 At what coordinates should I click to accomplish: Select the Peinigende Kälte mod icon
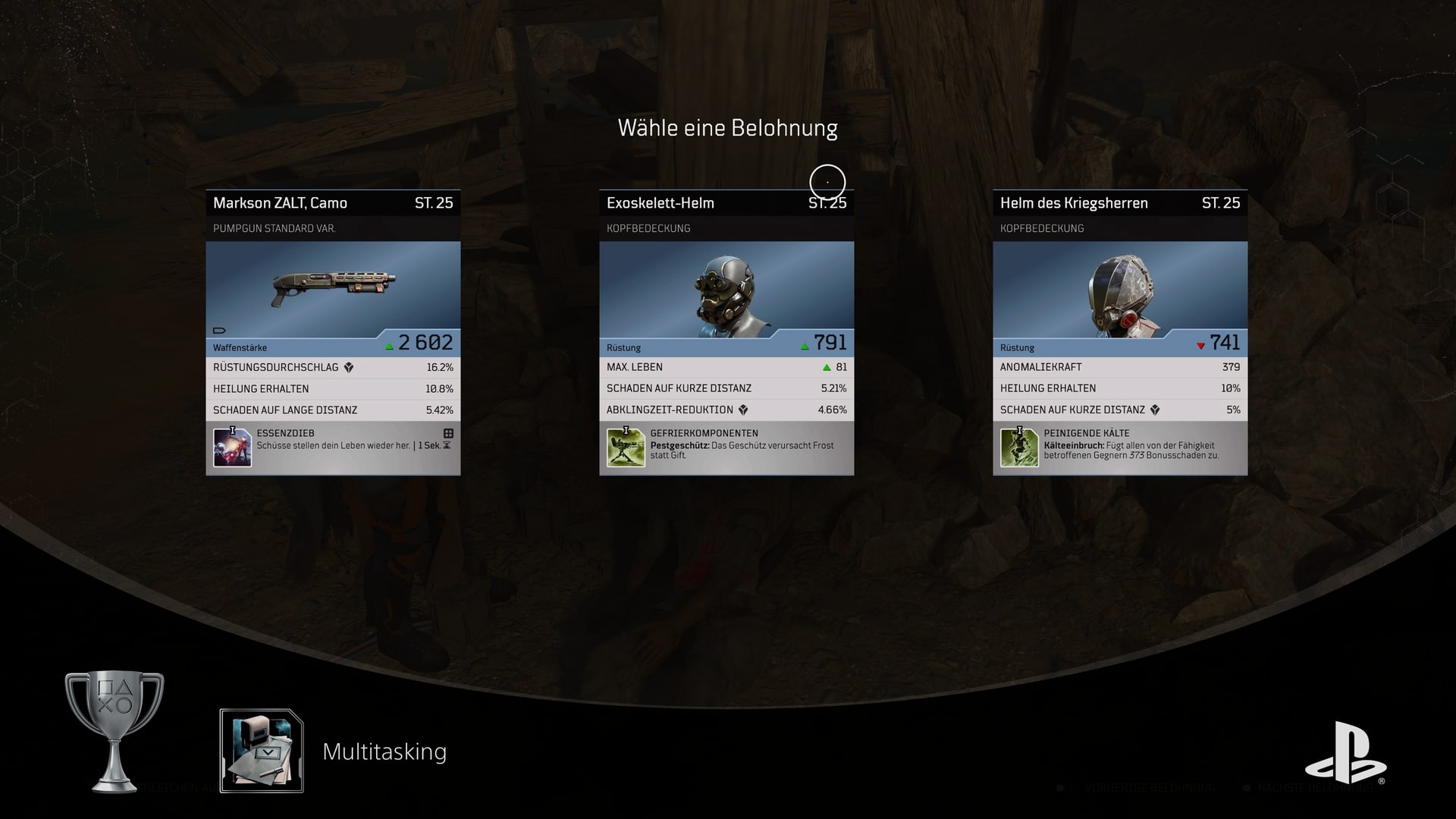pos(1019,447)
